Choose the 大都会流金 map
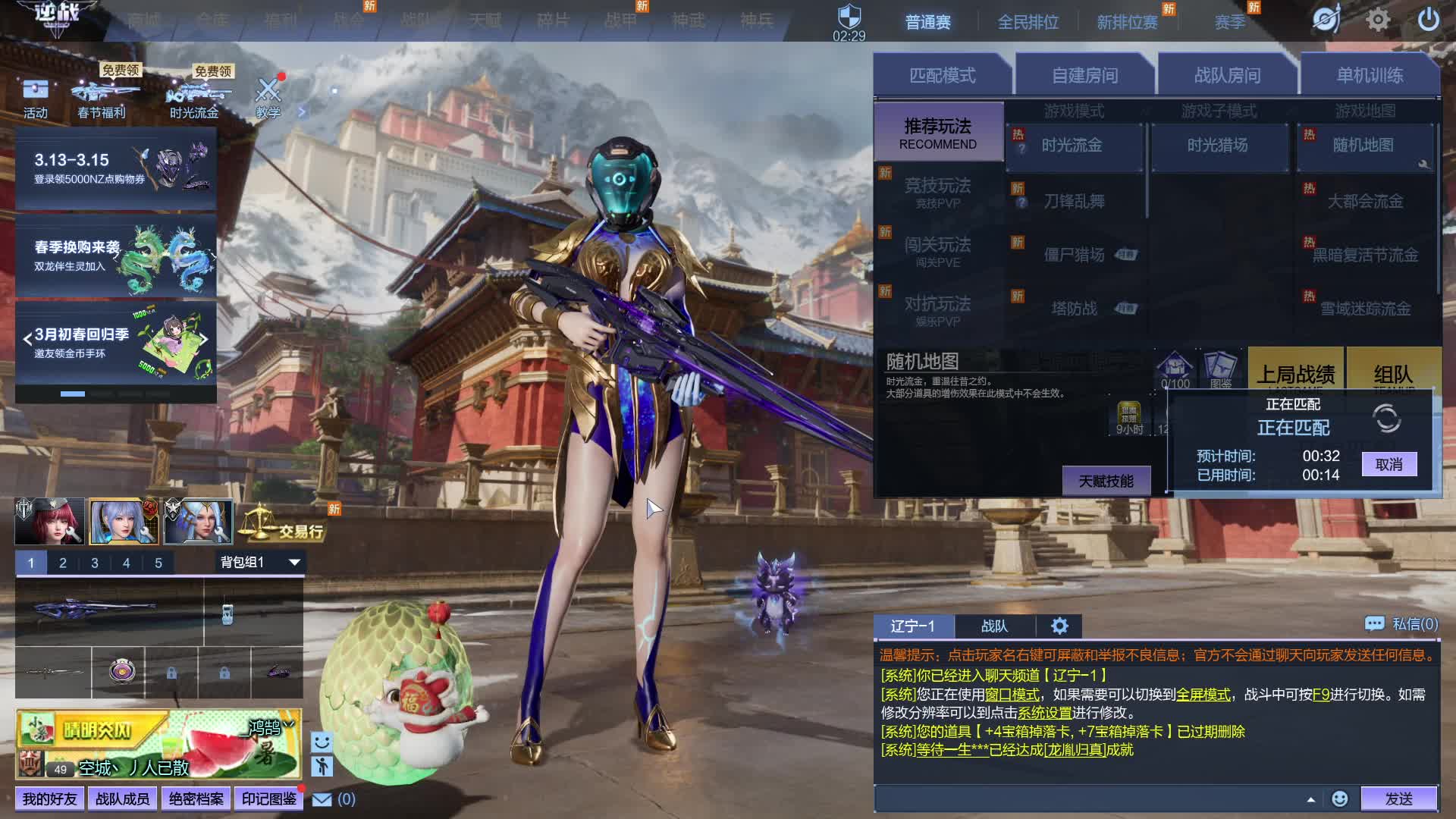 coord(1365,201)
